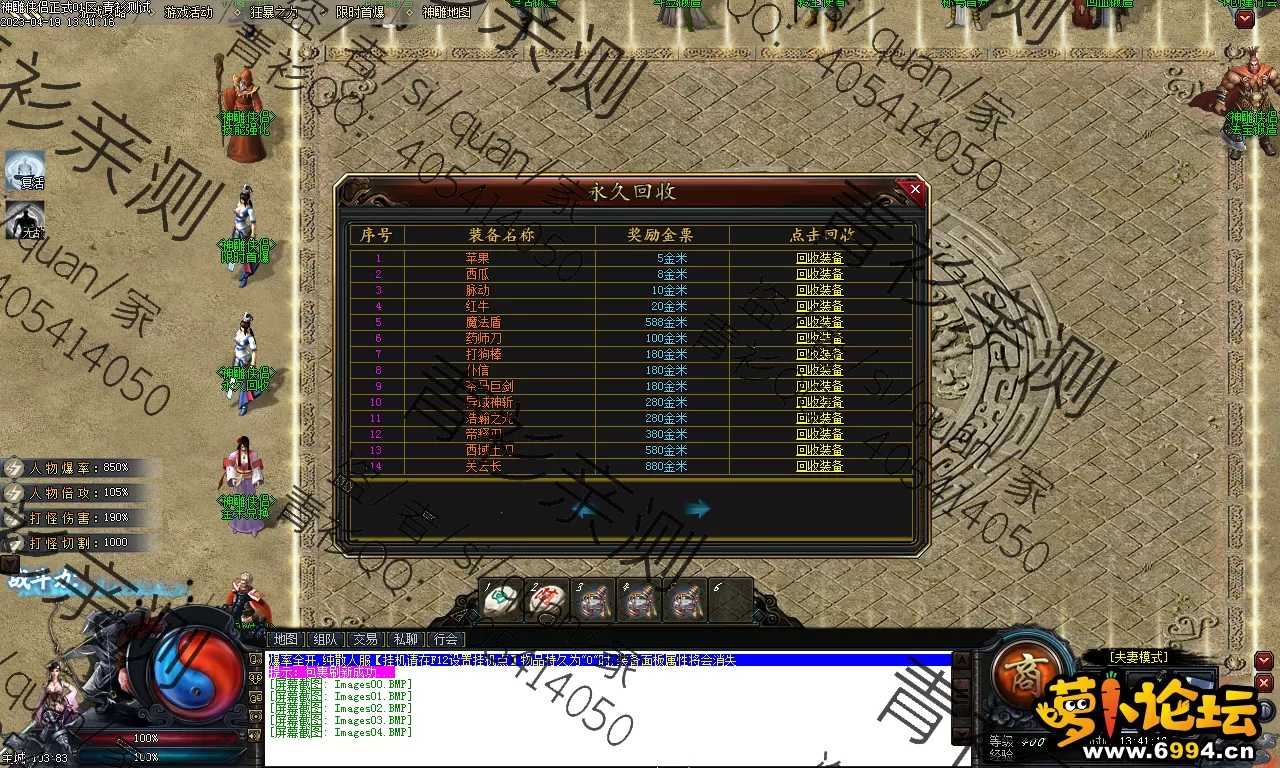Click 回收装备 next to 红牛
The width and height of the screenshot is (1280, 768).
819,306
